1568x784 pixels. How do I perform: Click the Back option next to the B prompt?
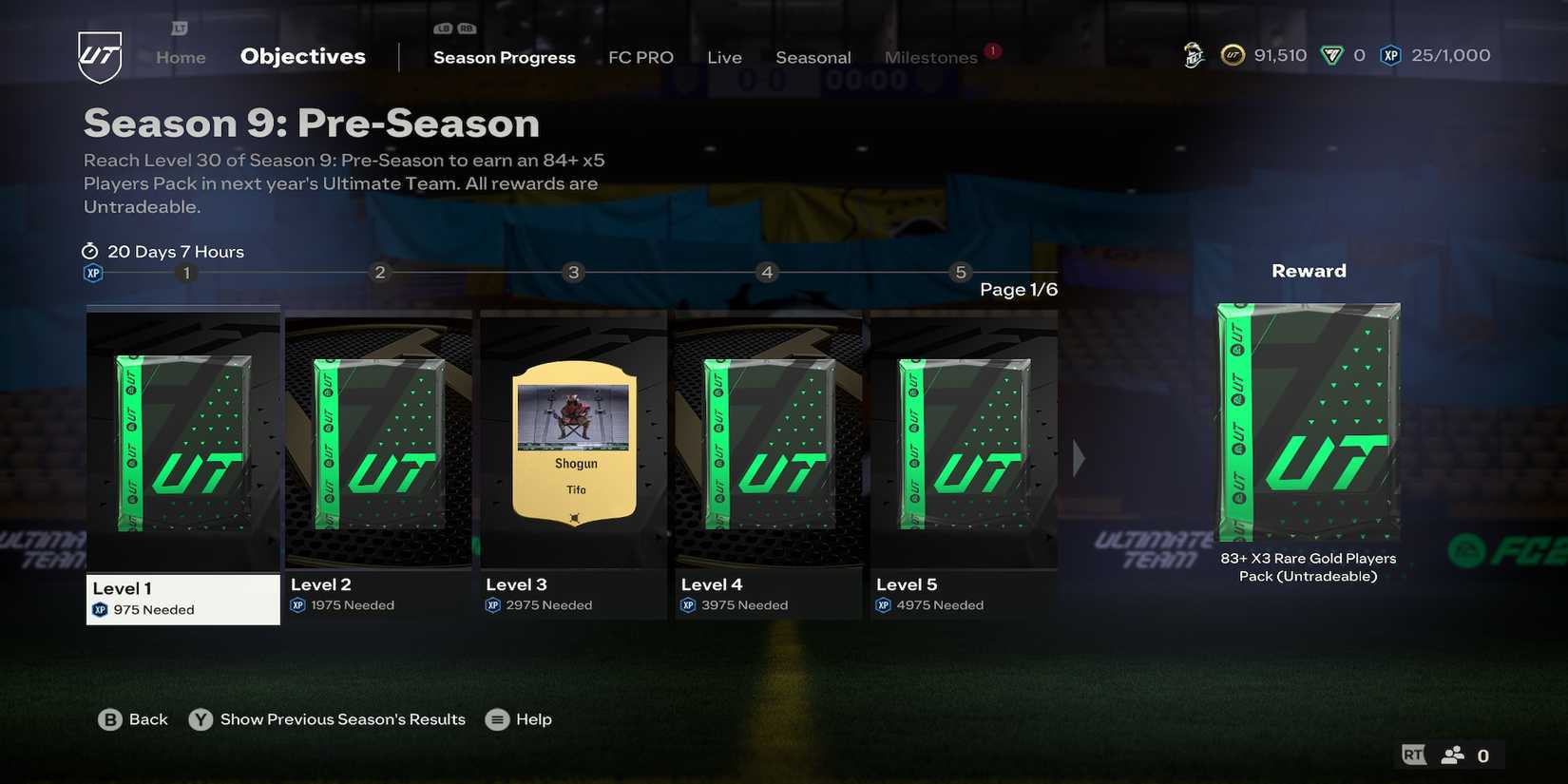coord(147,719)
